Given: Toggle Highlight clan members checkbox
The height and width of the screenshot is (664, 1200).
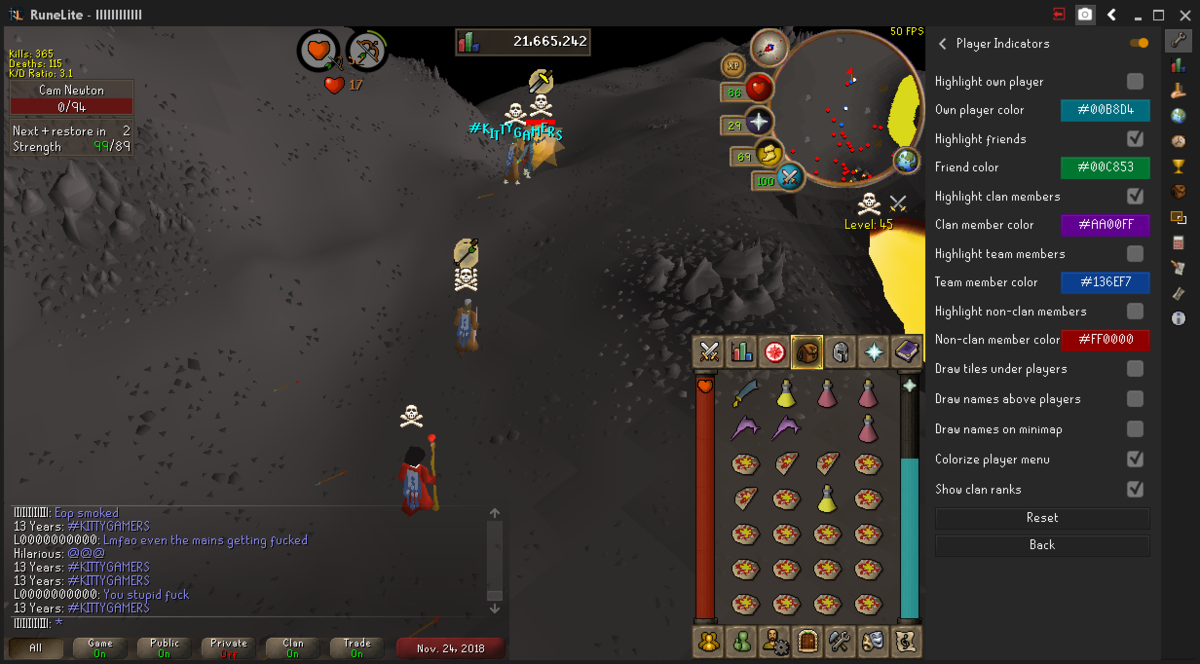Looking at the screenshot, I should 1135,196.
